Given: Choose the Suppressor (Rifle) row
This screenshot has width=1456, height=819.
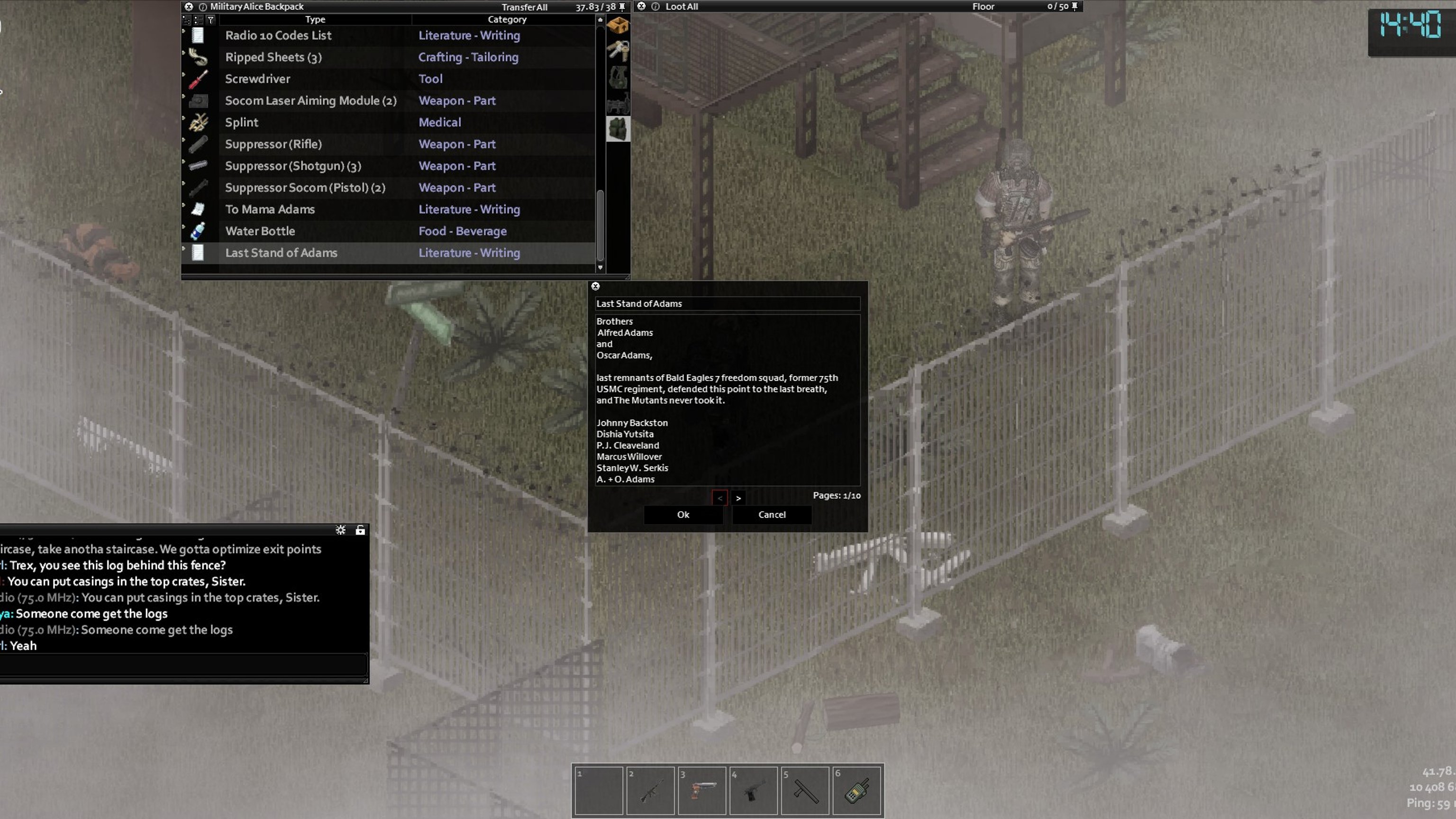Looking at the screenshot, I should 273,144.
